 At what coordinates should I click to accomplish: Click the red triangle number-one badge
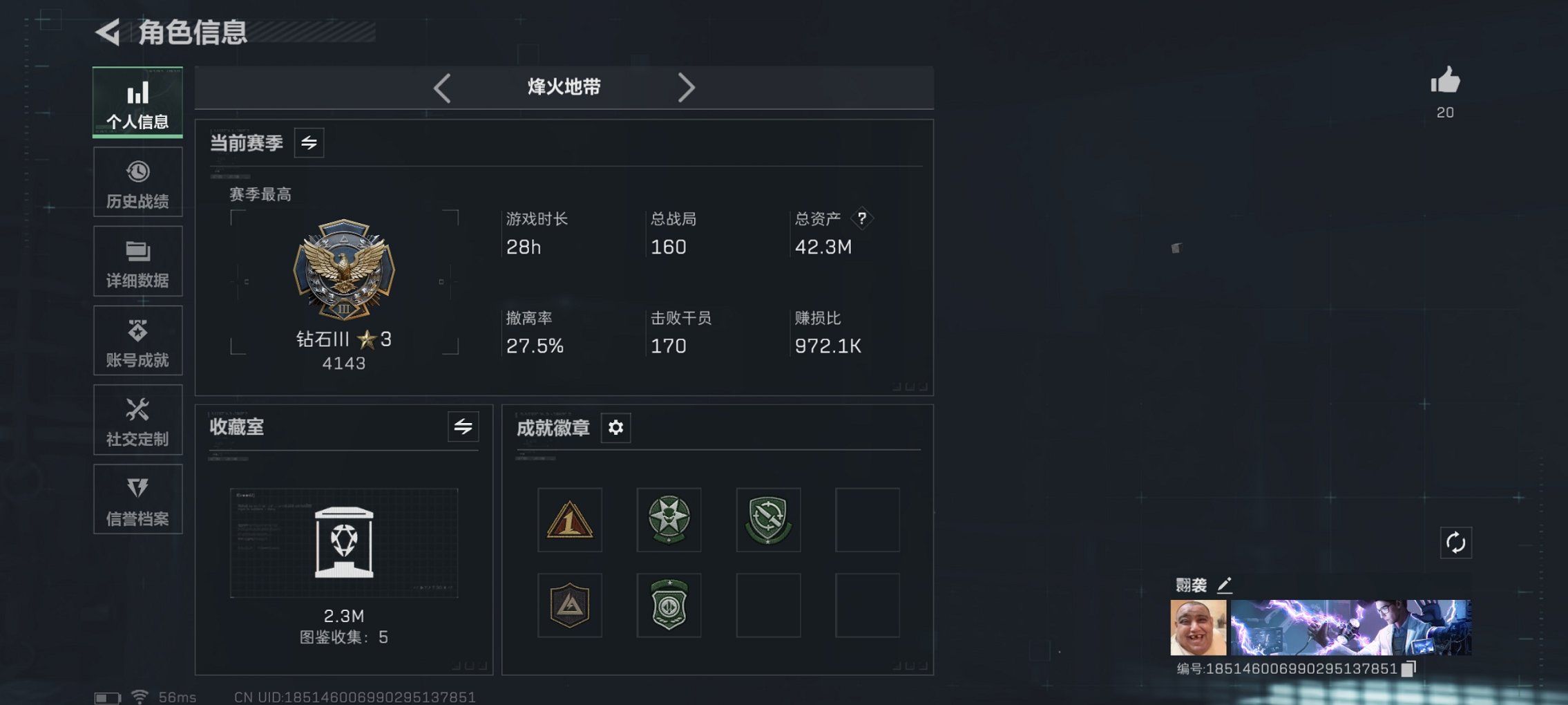569,520
